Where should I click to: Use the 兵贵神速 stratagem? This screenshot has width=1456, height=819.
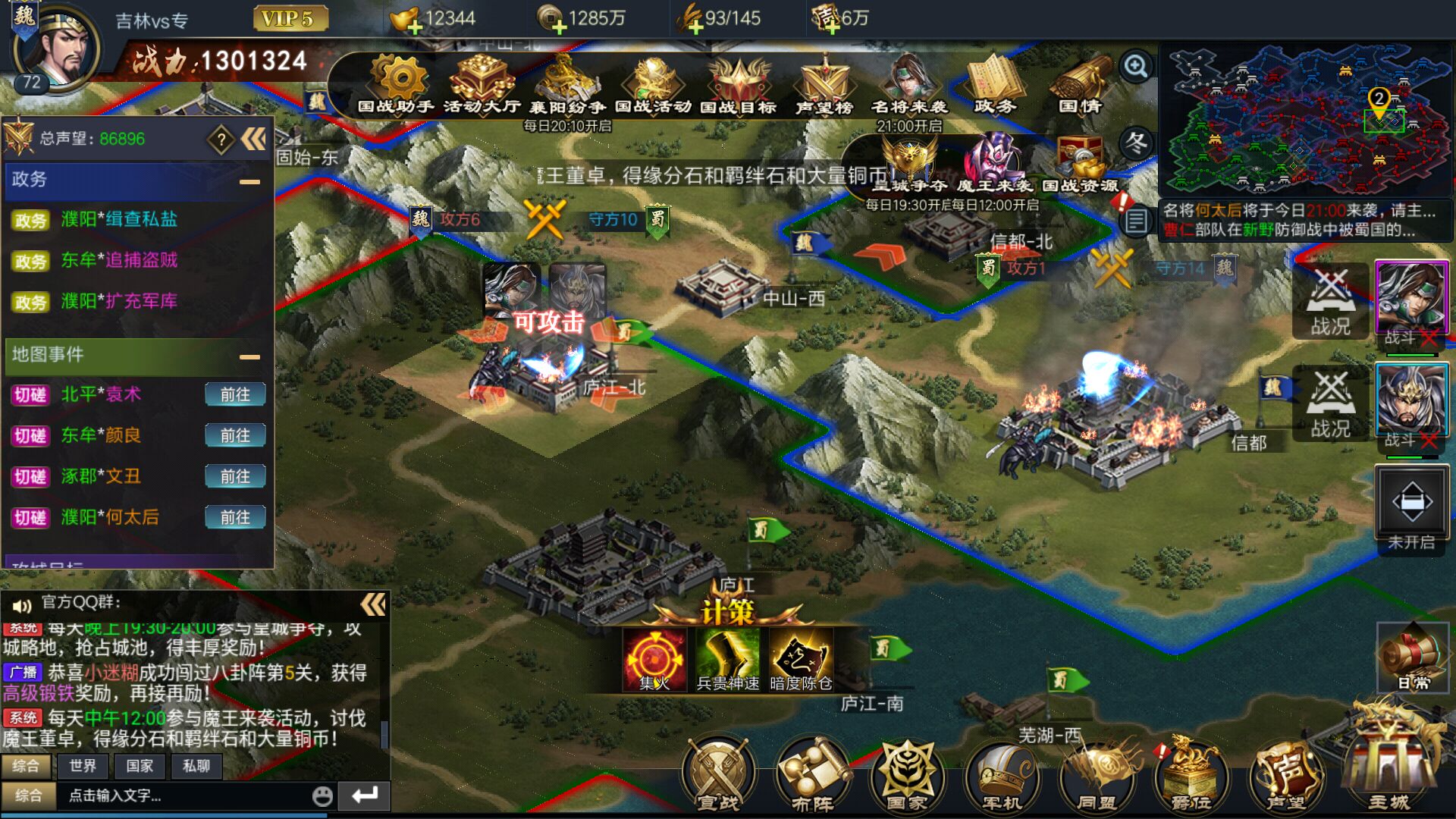[727, 658]
